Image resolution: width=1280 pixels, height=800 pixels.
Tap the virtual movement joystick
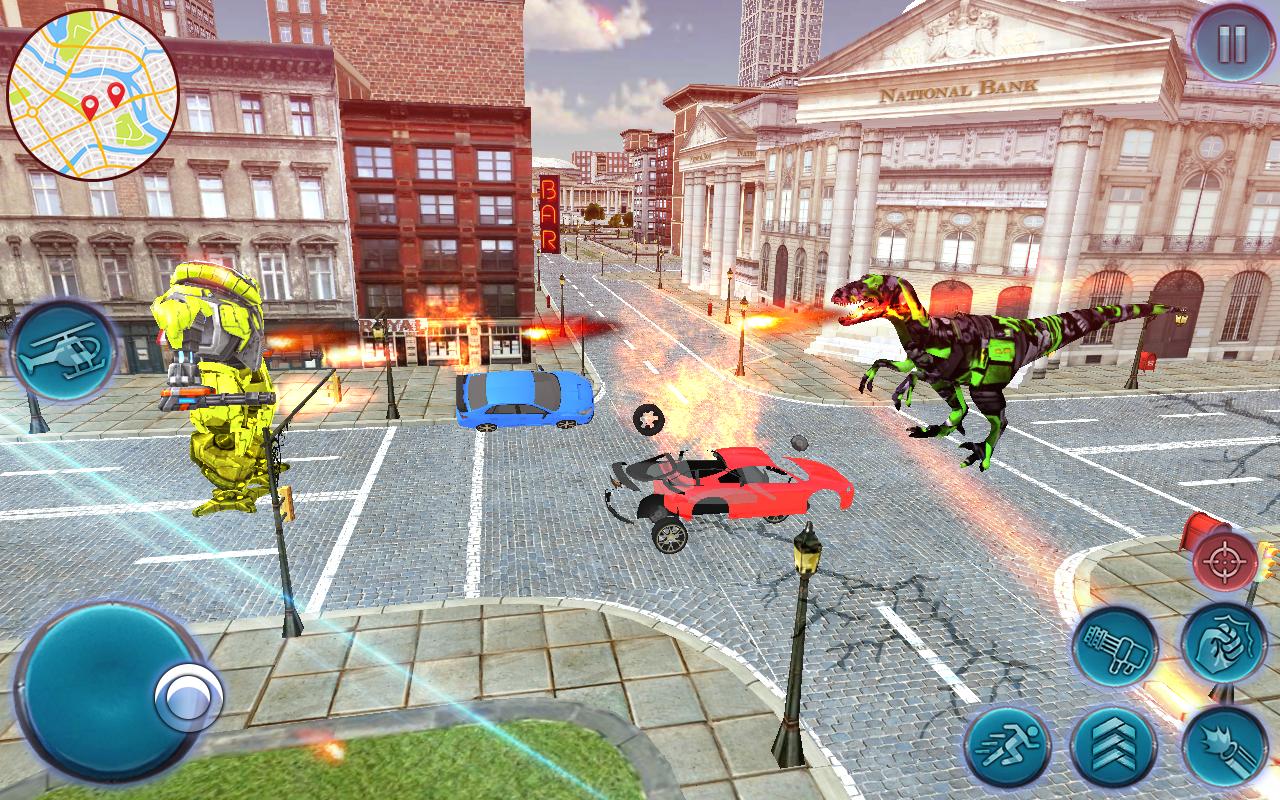[110, 690]
